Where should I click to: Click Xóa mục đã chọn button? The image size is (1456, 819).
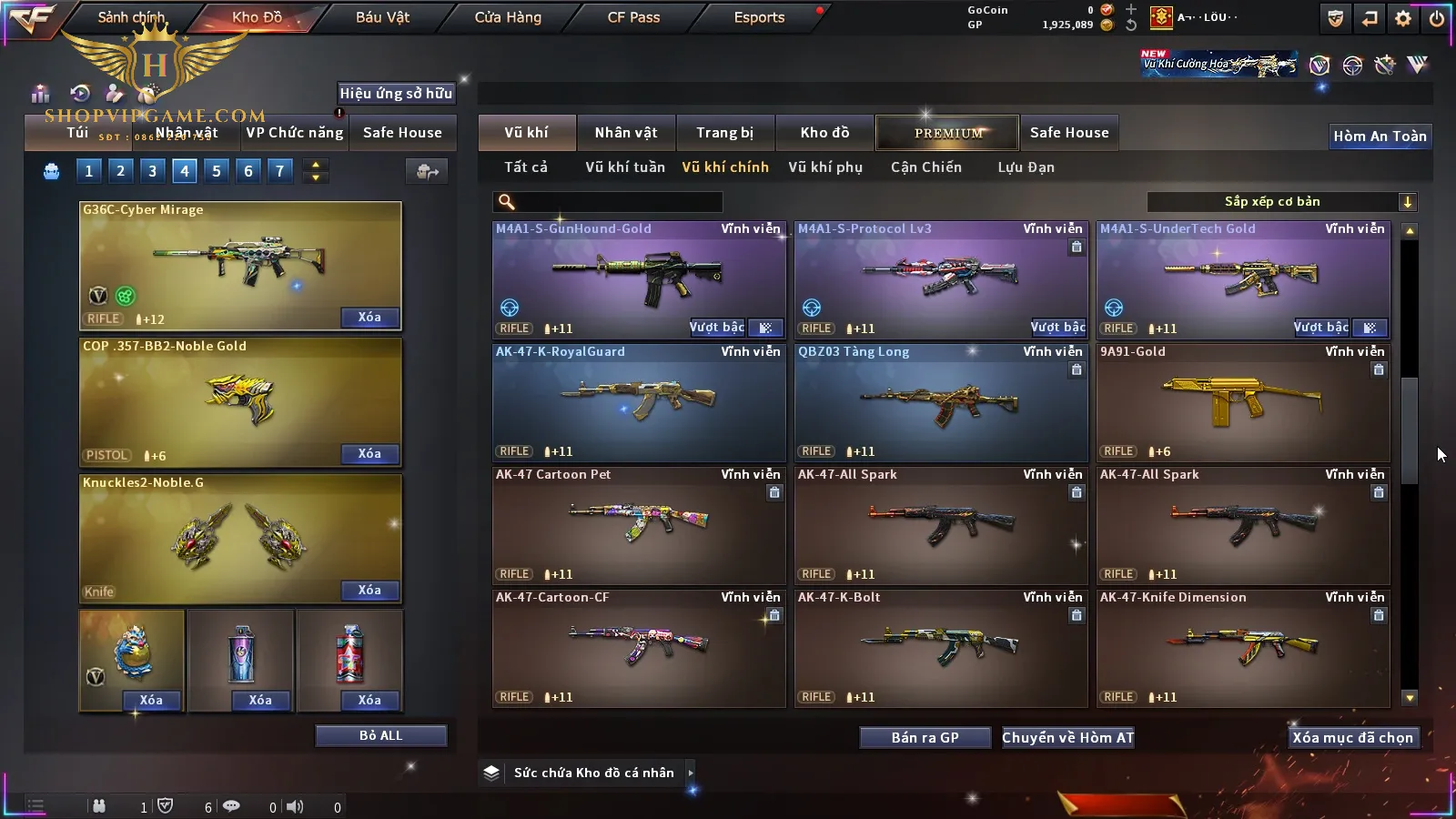click(x=1352, y=738)
